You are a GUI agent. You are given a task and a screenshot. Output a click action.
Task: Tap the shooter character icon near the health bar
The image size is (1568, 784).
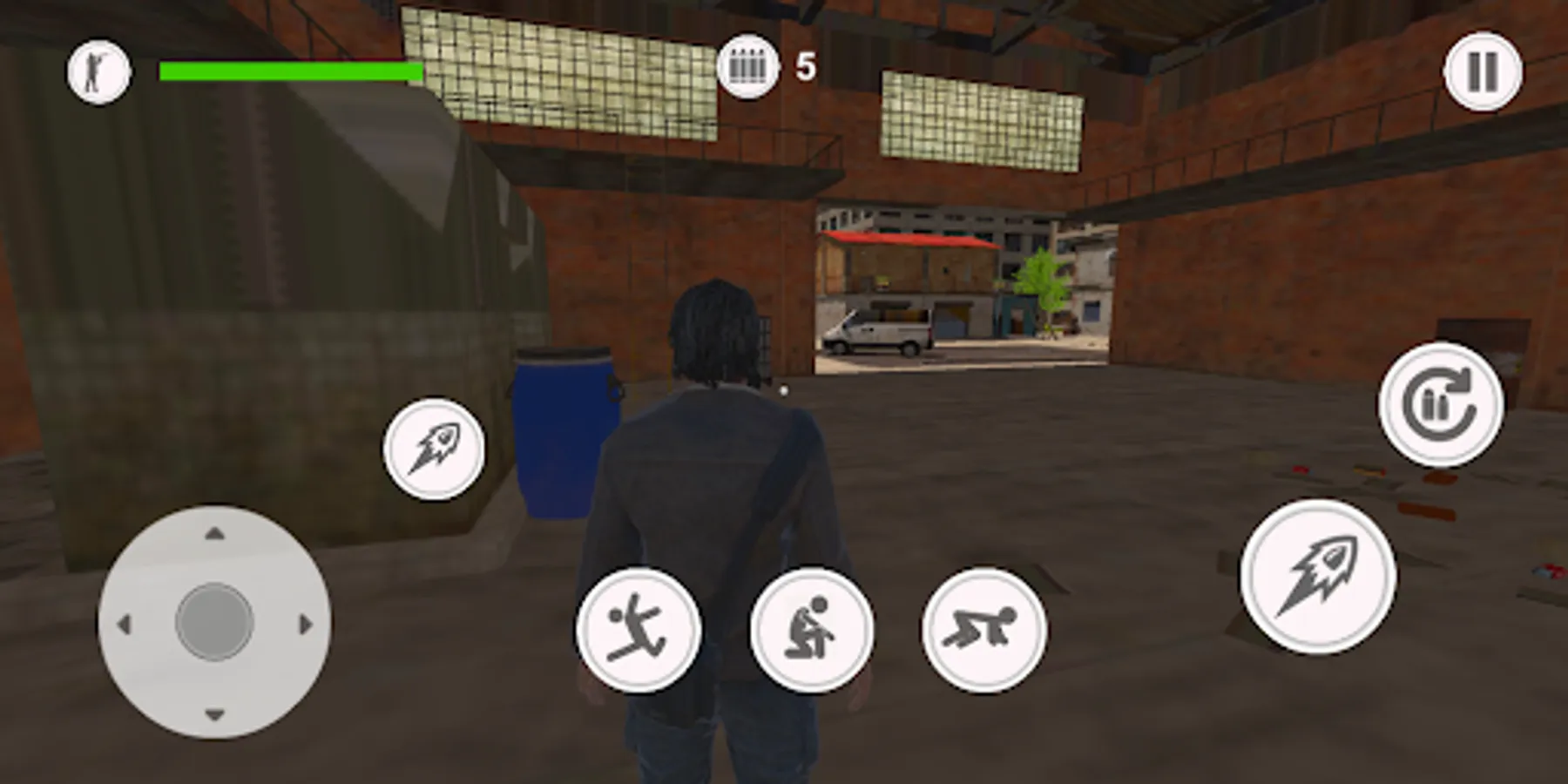click(x=98, y=70)
